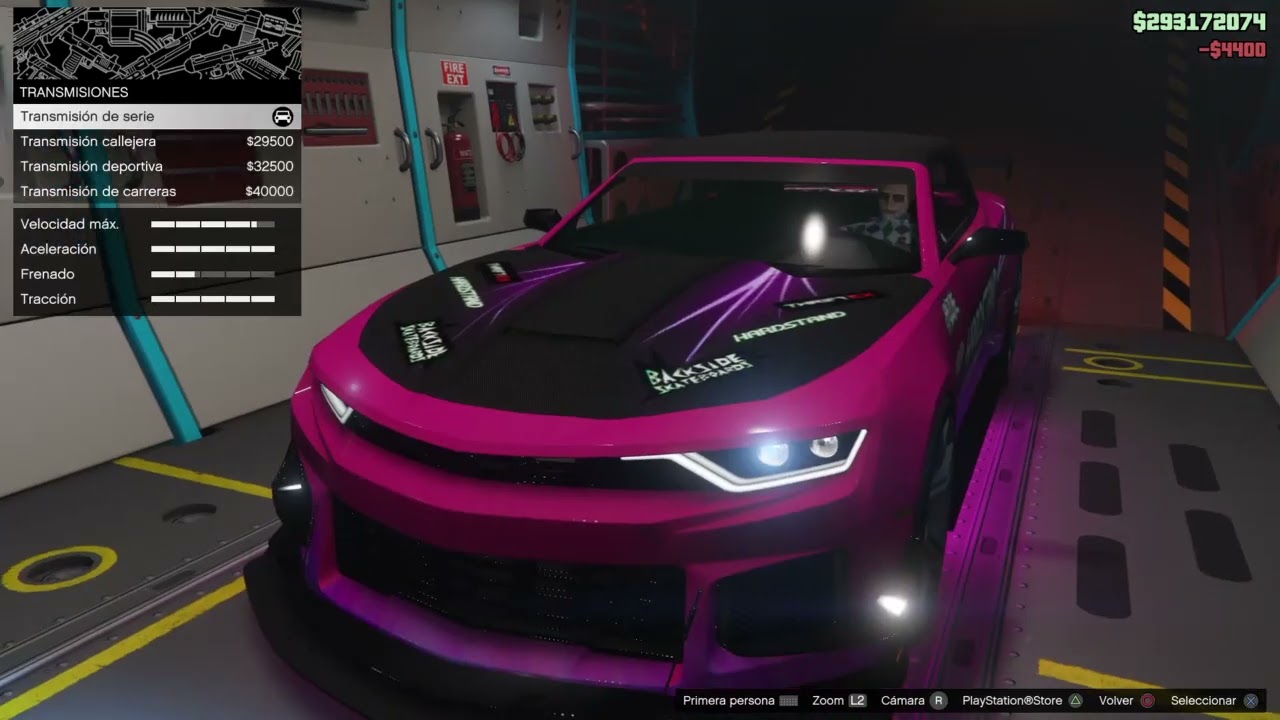Click the Seleccionar label
The height and width of the screenshot is (720, 1280).
1205,700
